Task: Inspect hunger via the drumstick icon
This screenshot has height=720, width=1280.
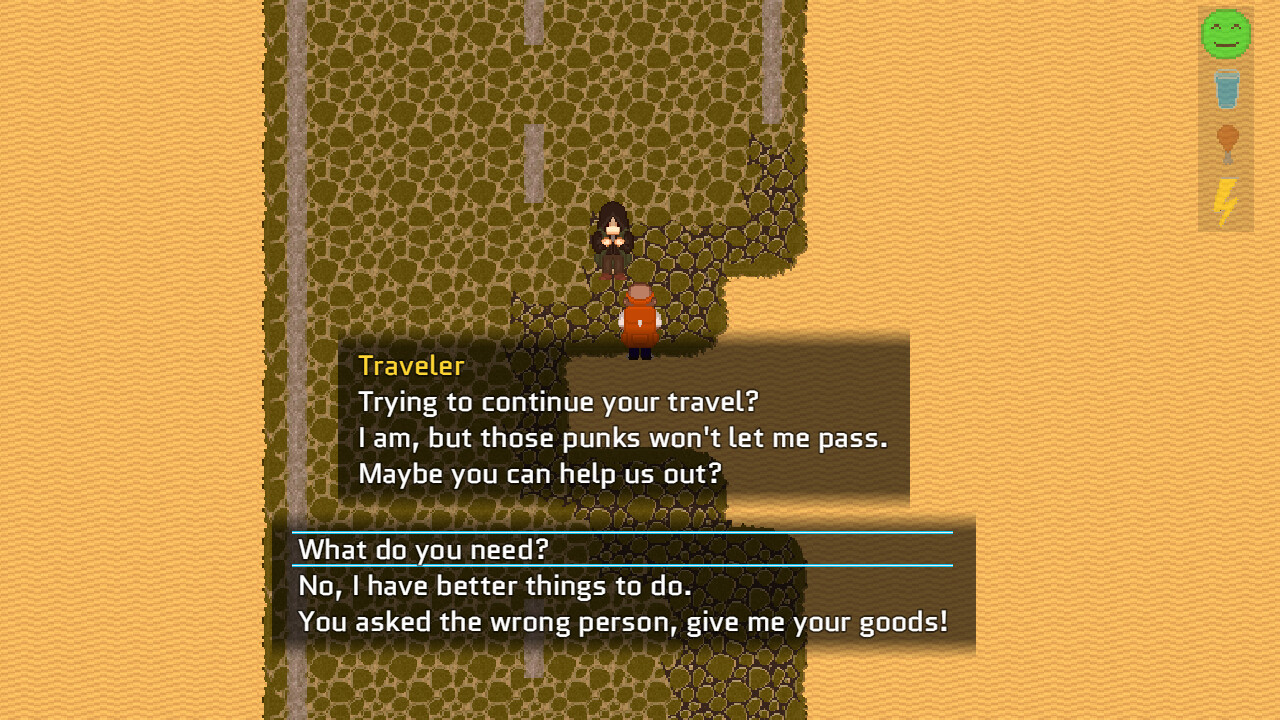Action: pos(1225,145)
